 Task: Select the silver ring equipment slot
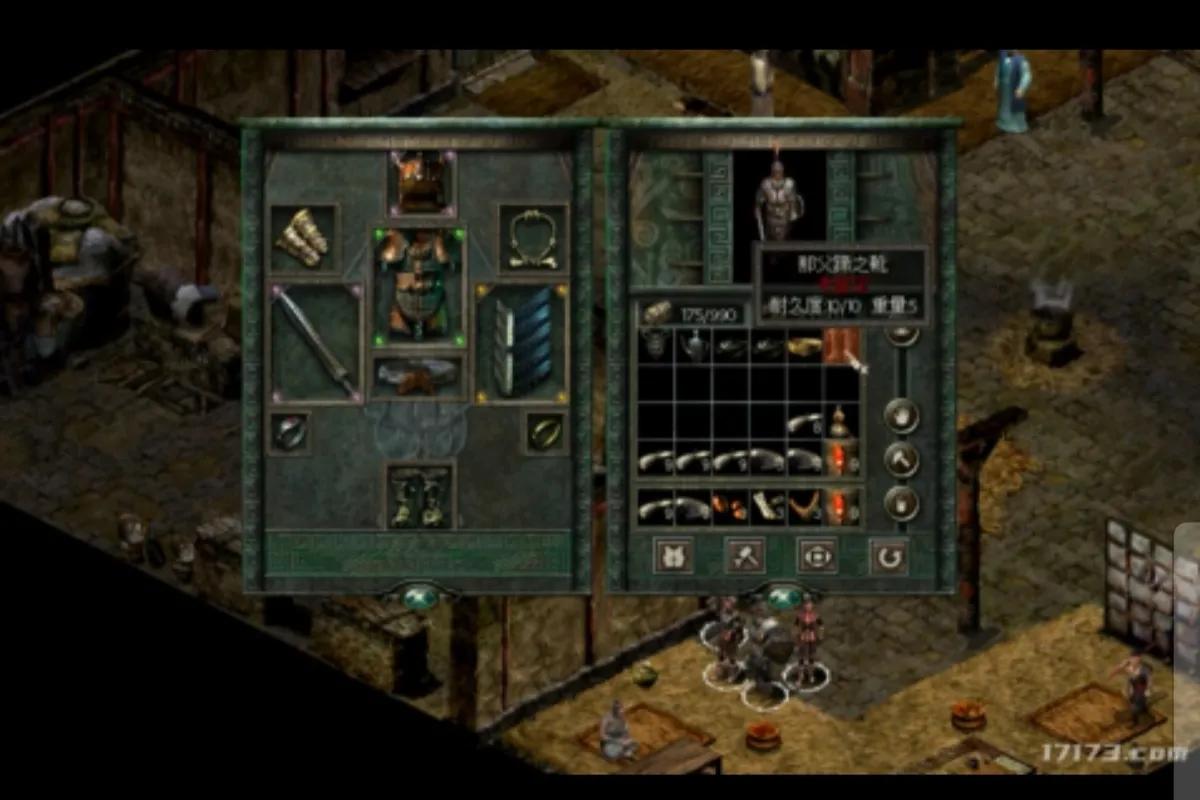coord(290,433)
